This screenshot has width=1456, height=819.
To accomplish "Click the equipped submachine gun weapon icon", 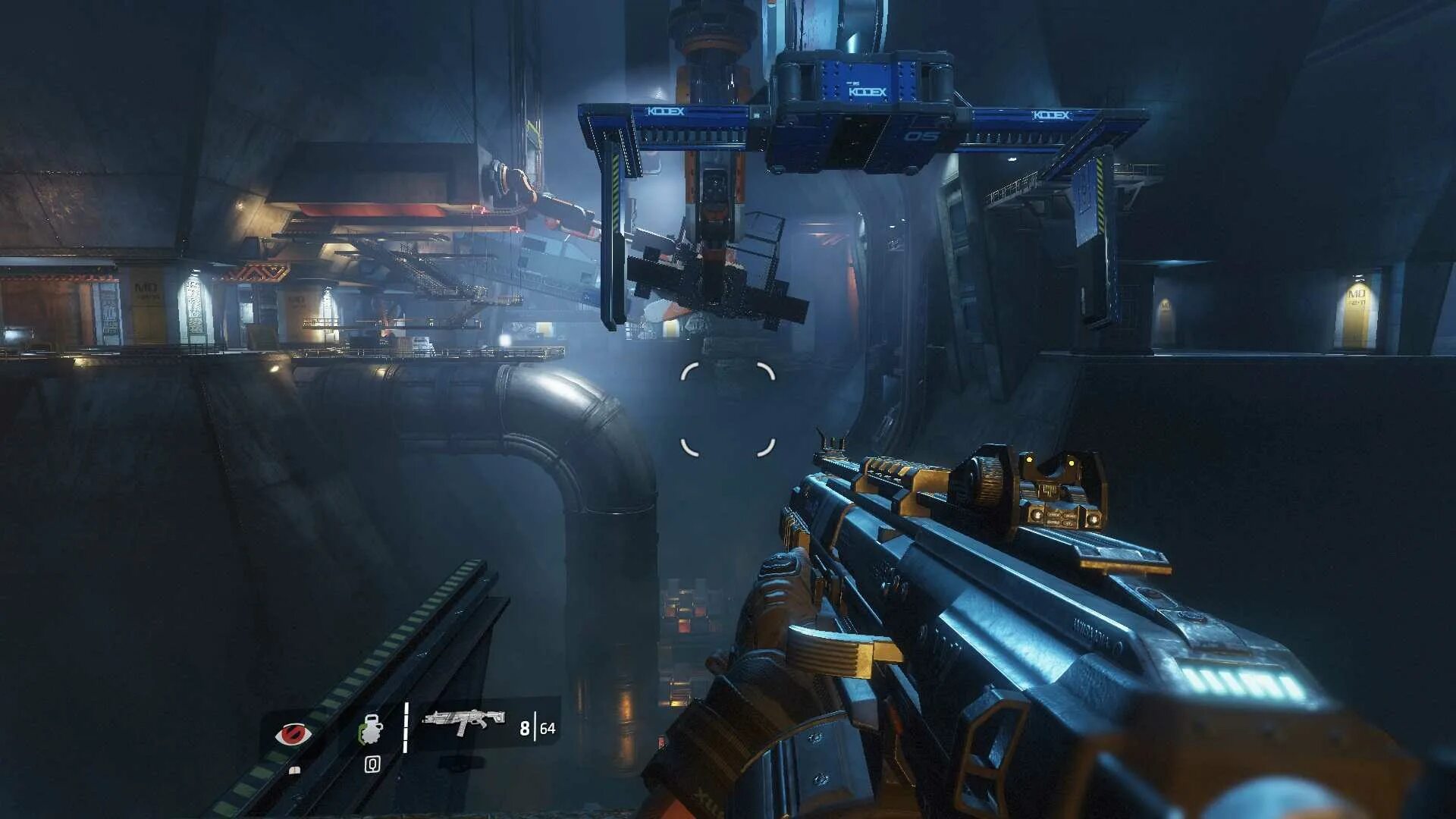I will 463,720.
